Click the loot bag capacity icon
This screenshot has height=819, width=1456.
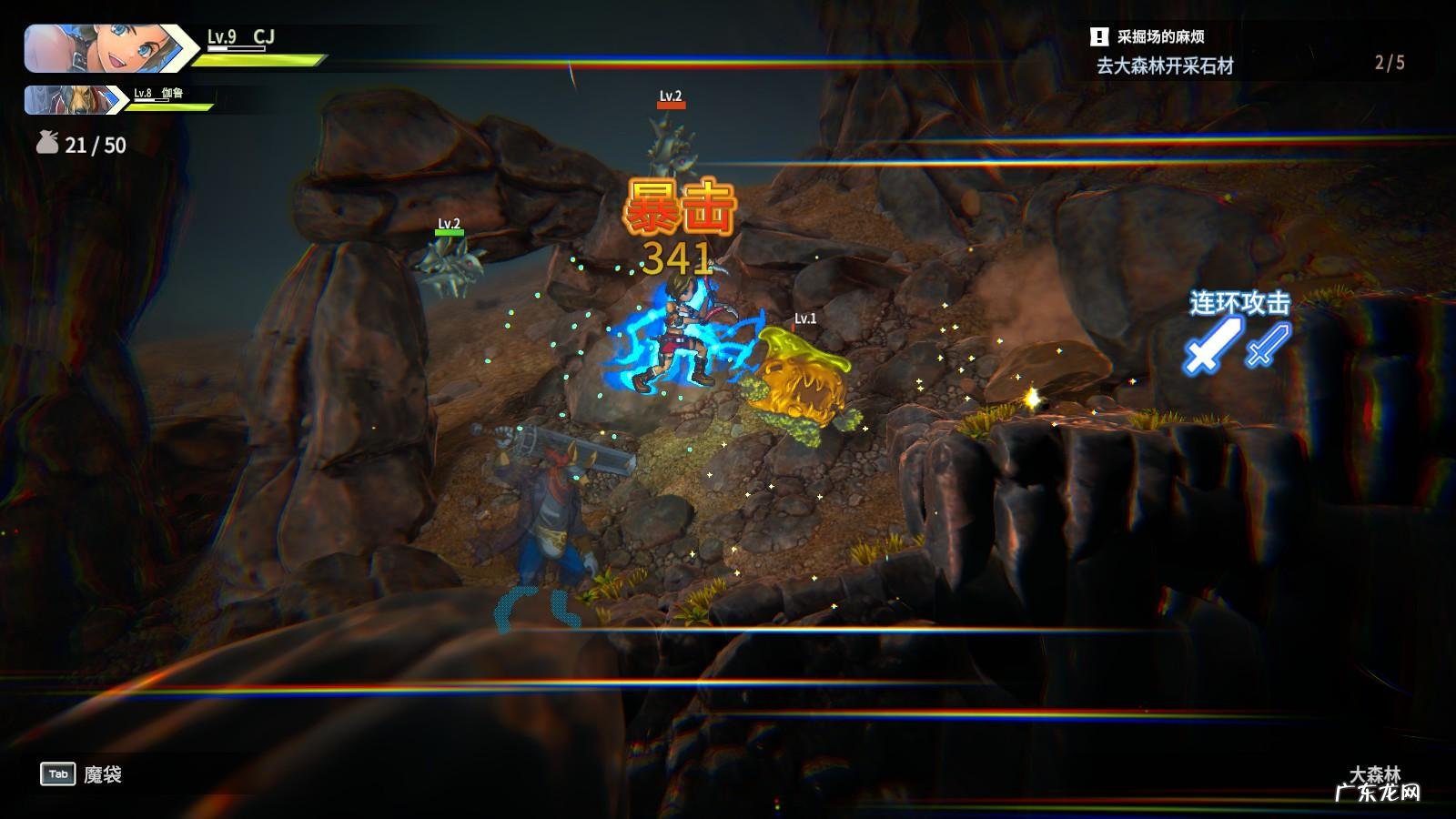pos(47,144)
